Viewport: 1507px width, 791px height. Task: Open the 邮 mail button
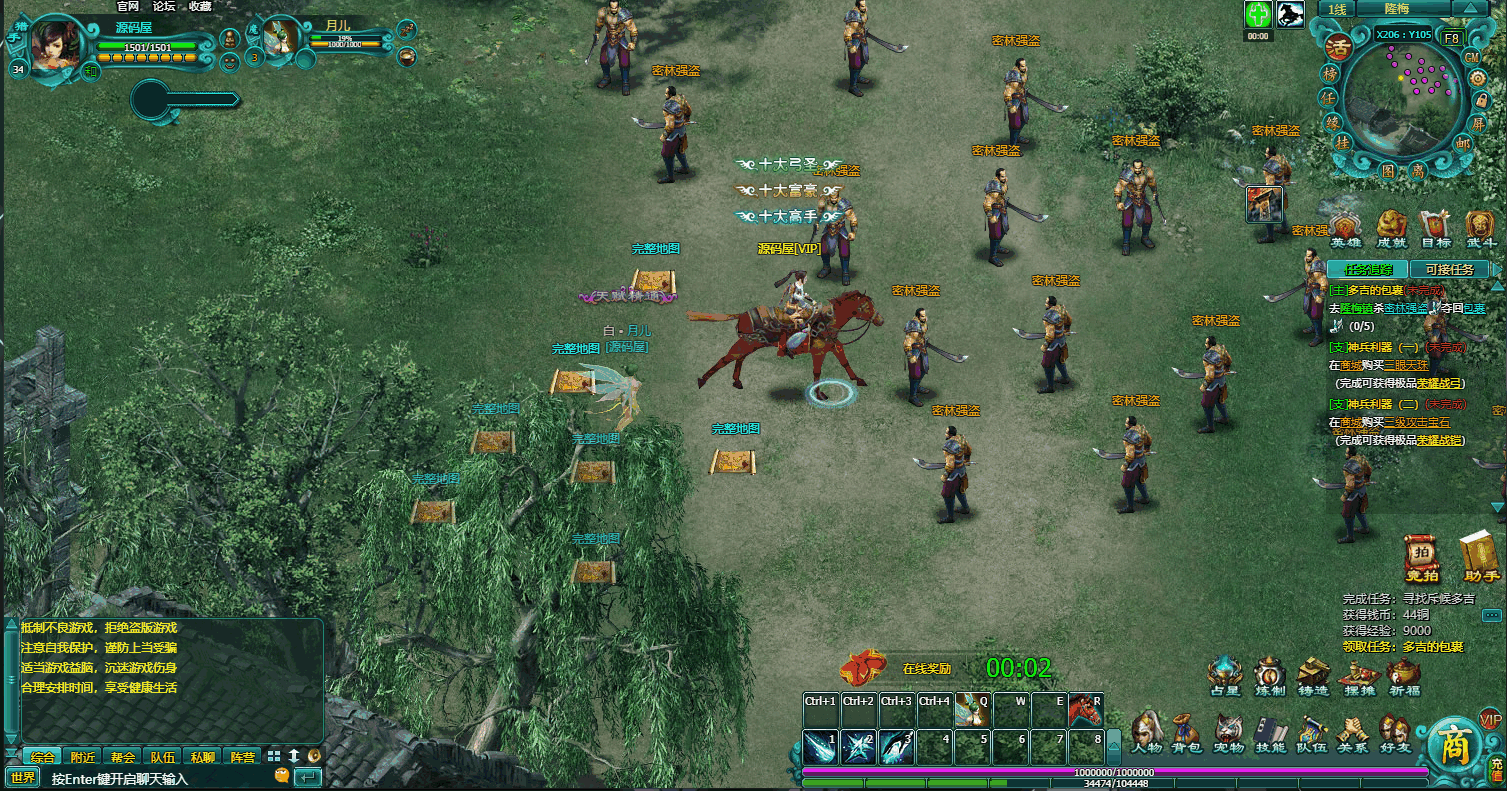pos(1463,143)
